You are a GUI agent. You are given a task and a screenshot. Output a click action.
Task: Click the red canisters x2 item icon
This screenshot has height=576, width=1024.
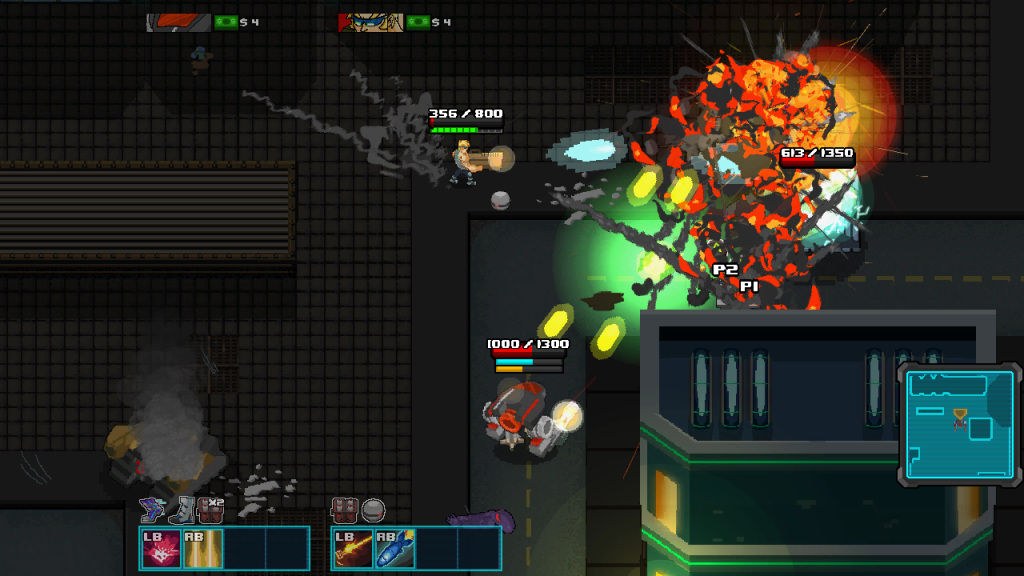[210, 510]
